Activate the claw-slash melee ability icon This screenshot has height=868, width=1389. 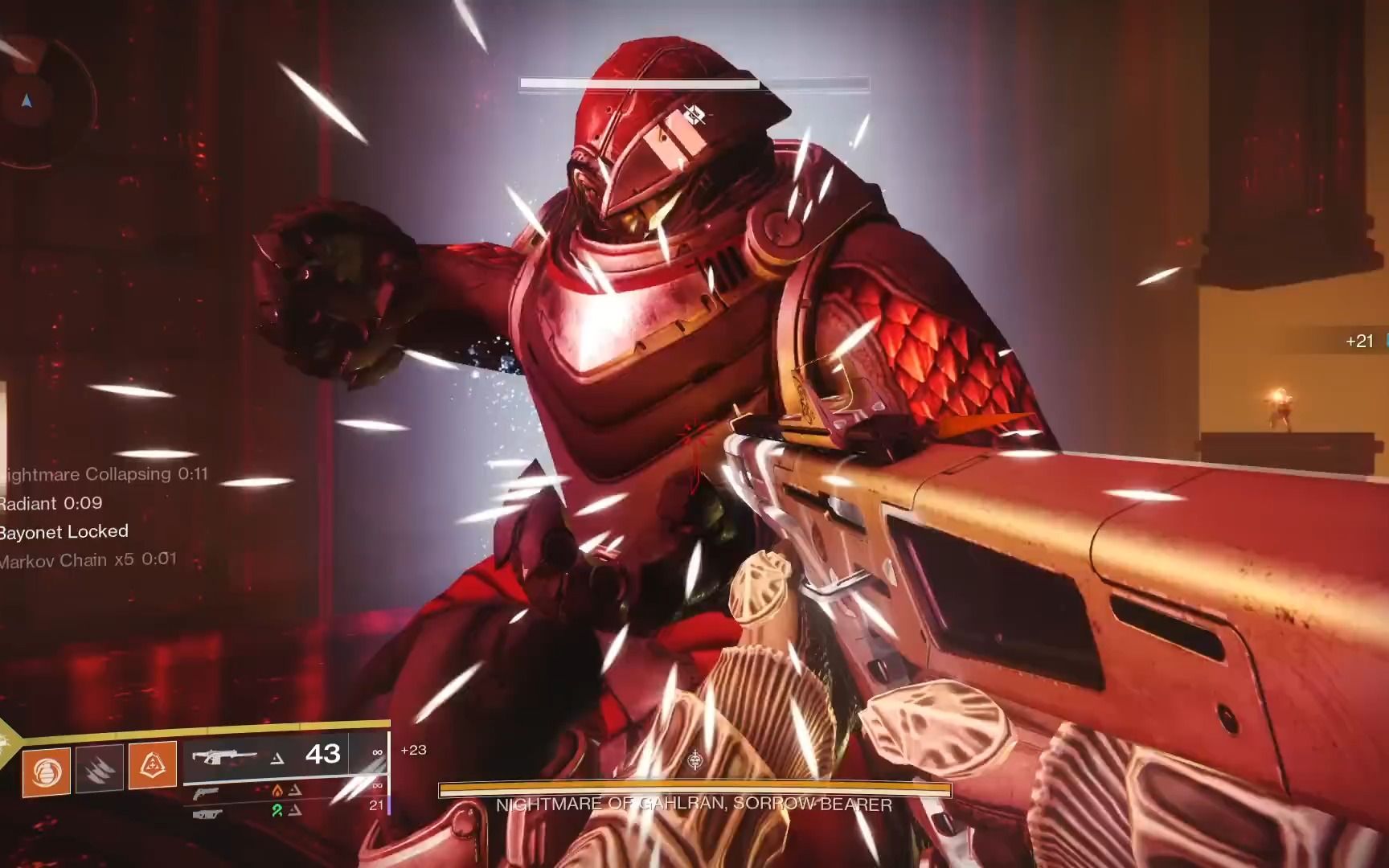click(99, 768)
